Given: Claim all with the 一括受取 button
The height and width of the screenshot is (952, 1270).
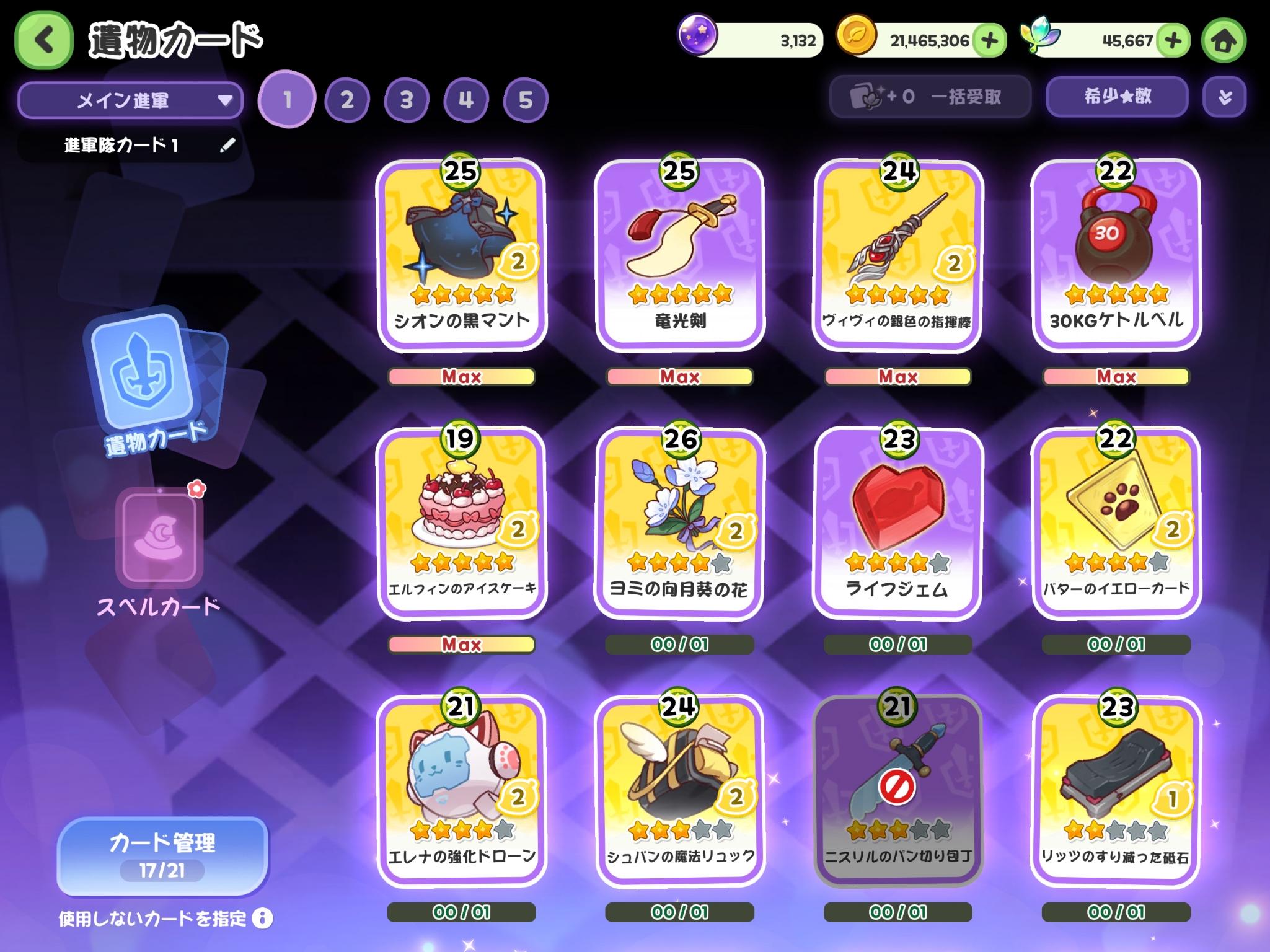Looking at the screenshot, I should (x=930, y=97).
